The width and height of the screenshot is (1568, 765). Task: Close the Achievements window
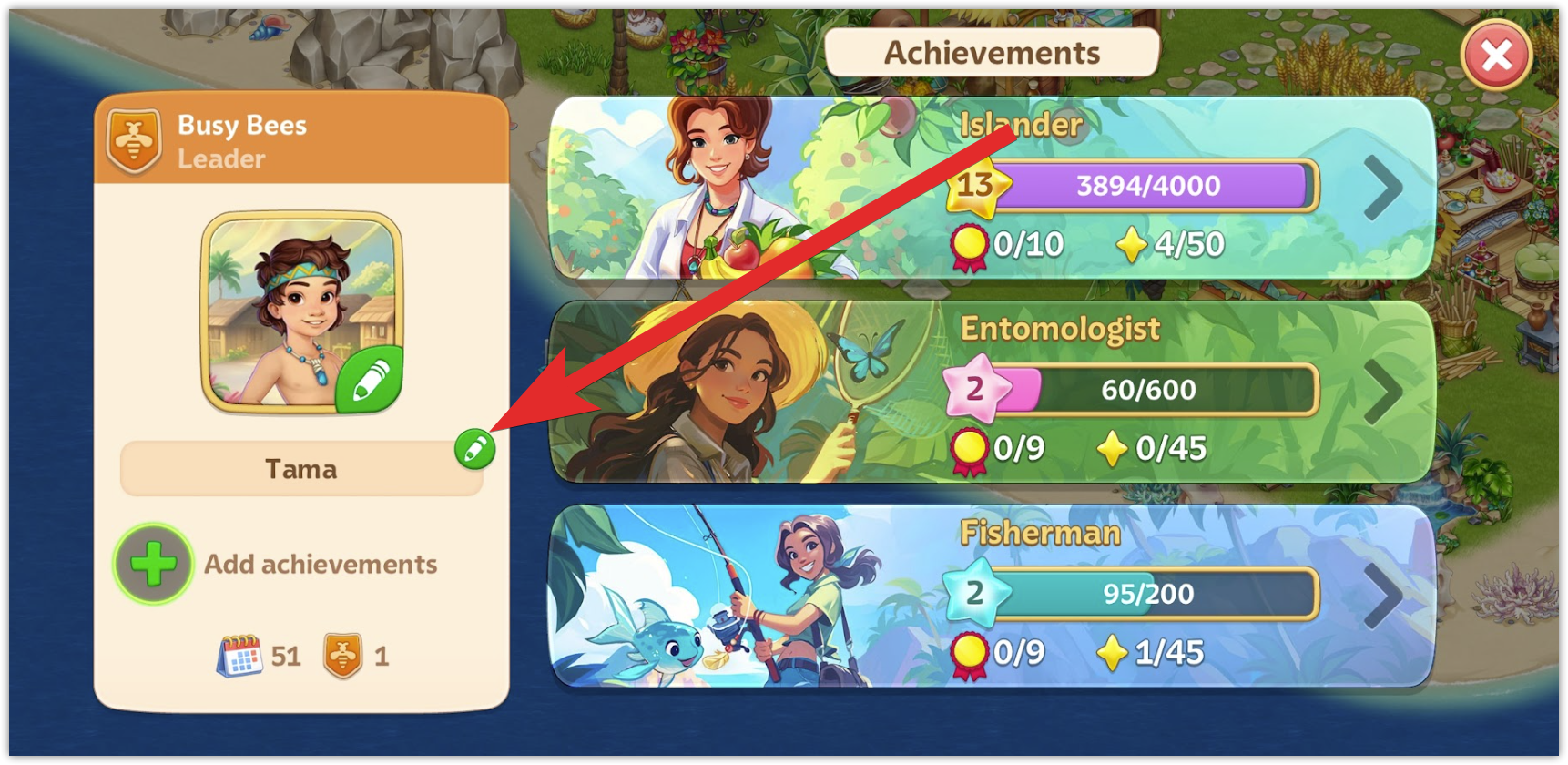coord(1496,56)
